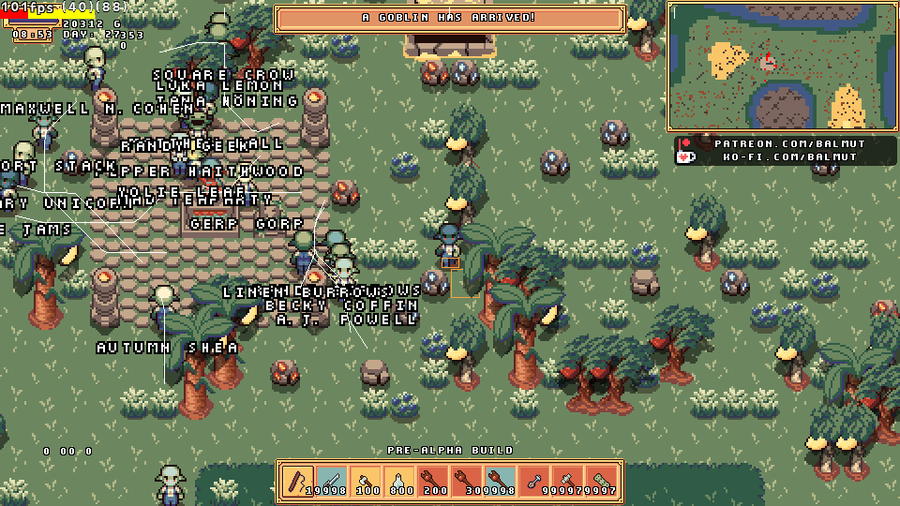Screen dimensions: 900x506
Task: Equip the sword from the hotbar
Action: click(x=330, y=480)
